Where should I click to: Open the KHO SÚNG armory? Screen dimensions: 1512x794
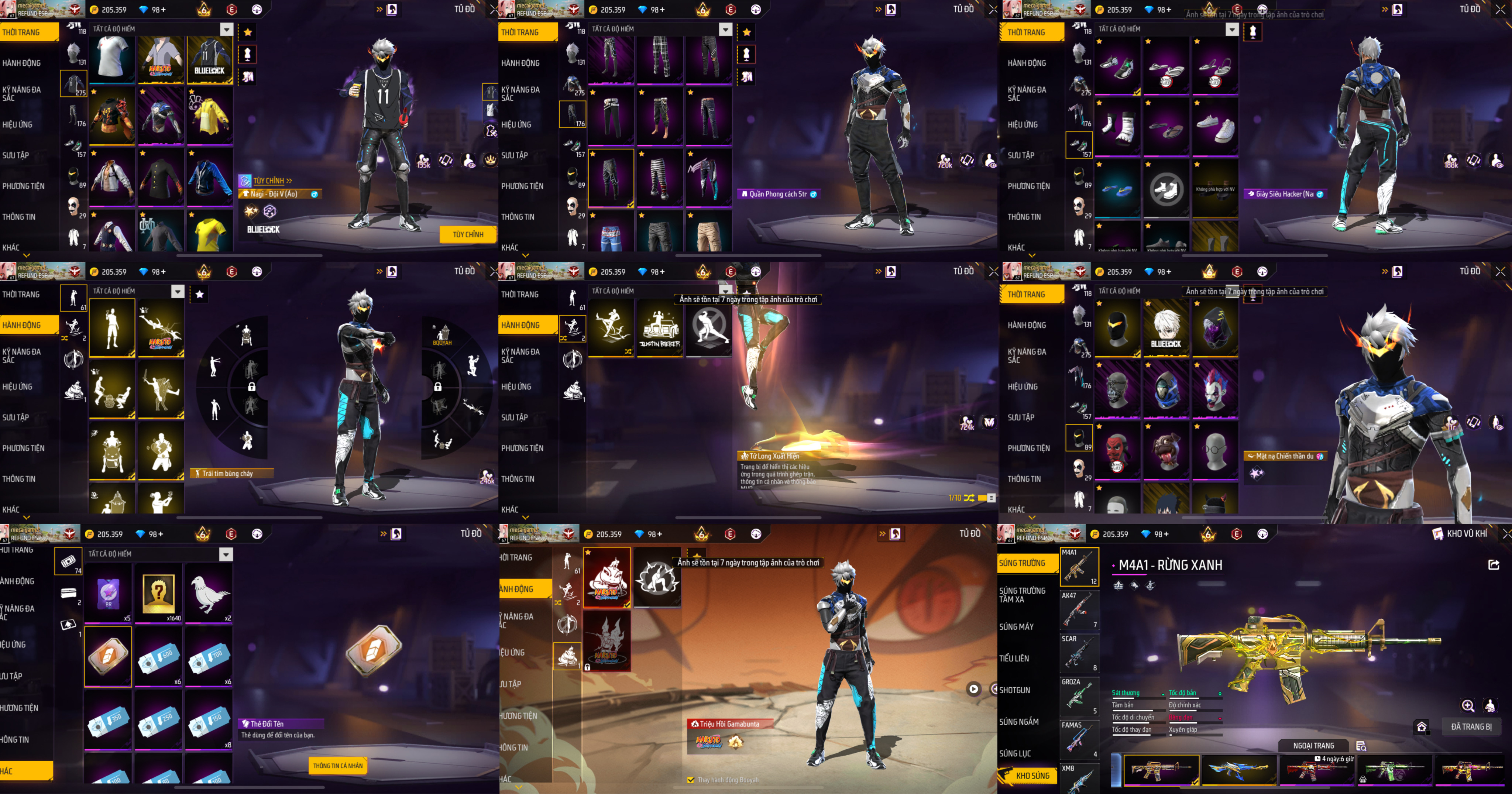[1032, 776]
